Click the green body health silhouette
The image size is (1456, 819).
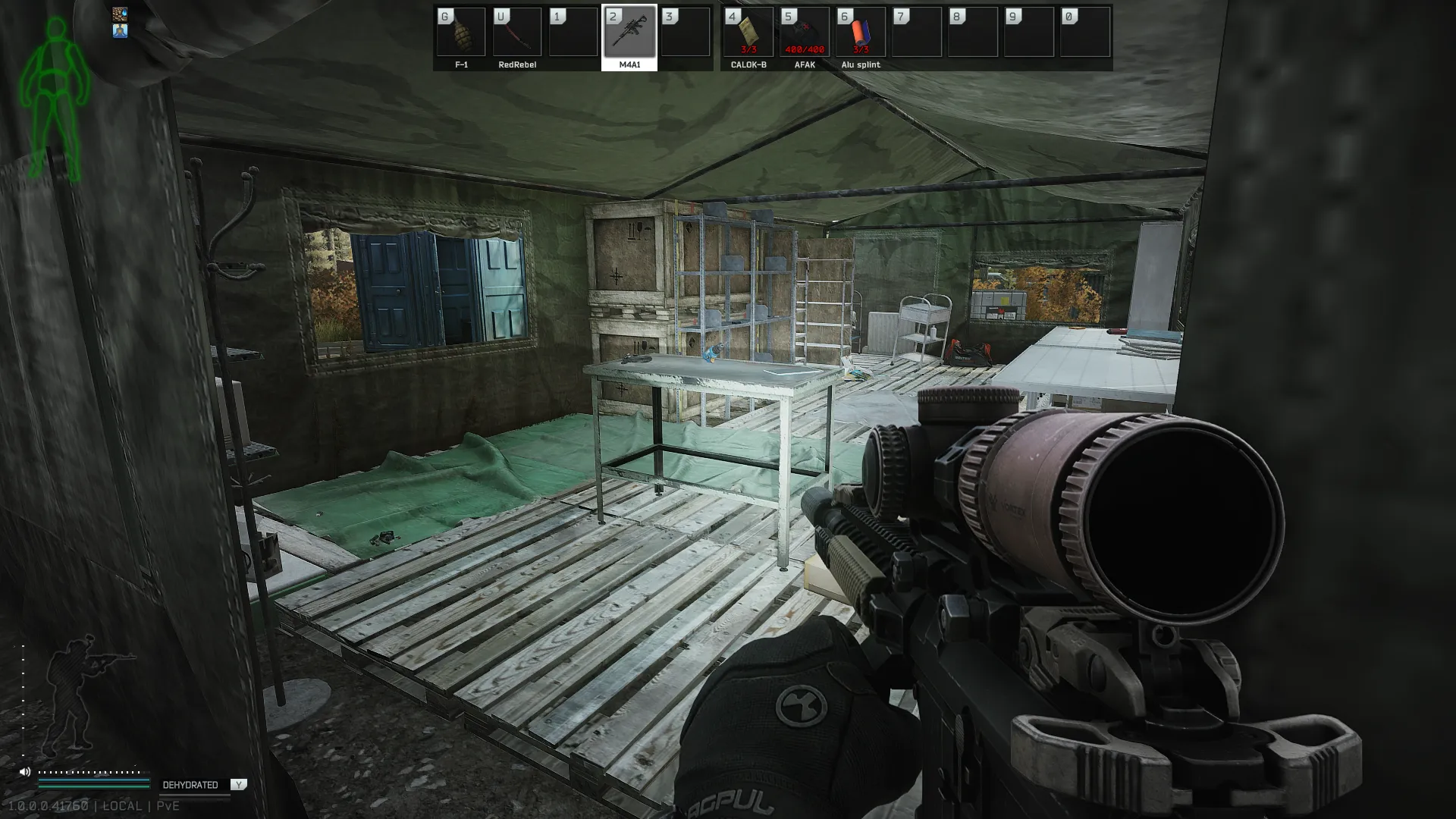click(x=55, y=99)
